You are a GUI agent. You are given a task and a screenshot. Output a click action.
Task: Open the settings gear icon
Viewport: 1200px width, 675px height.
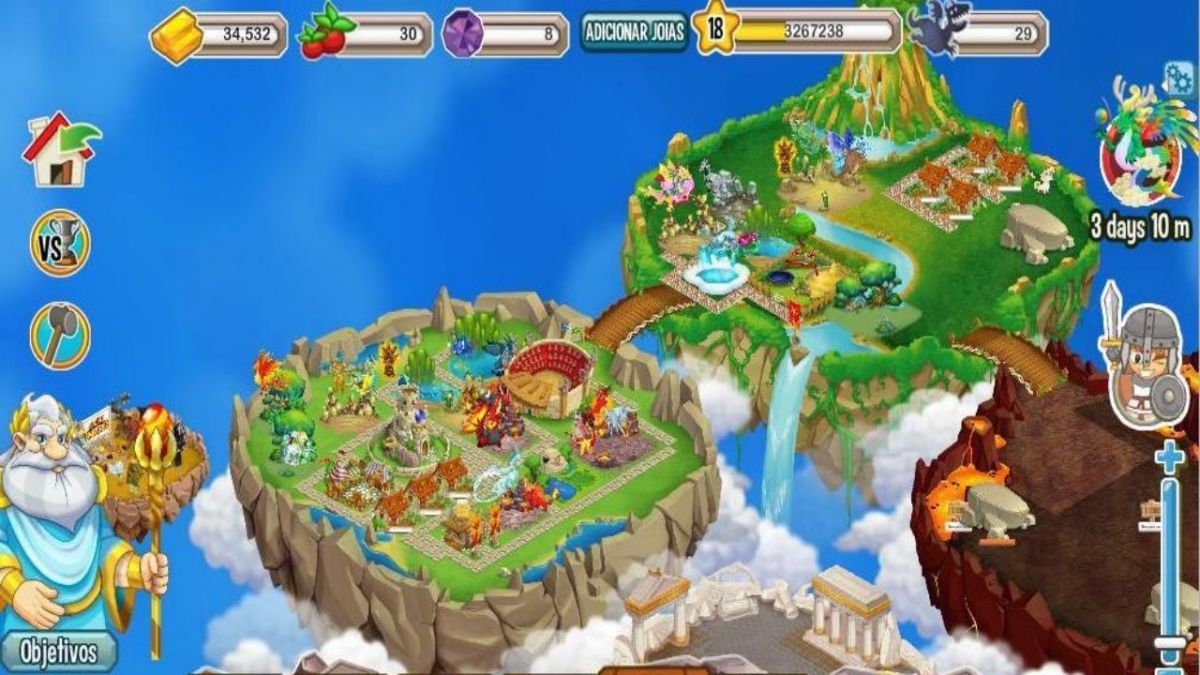[1179, 77]
